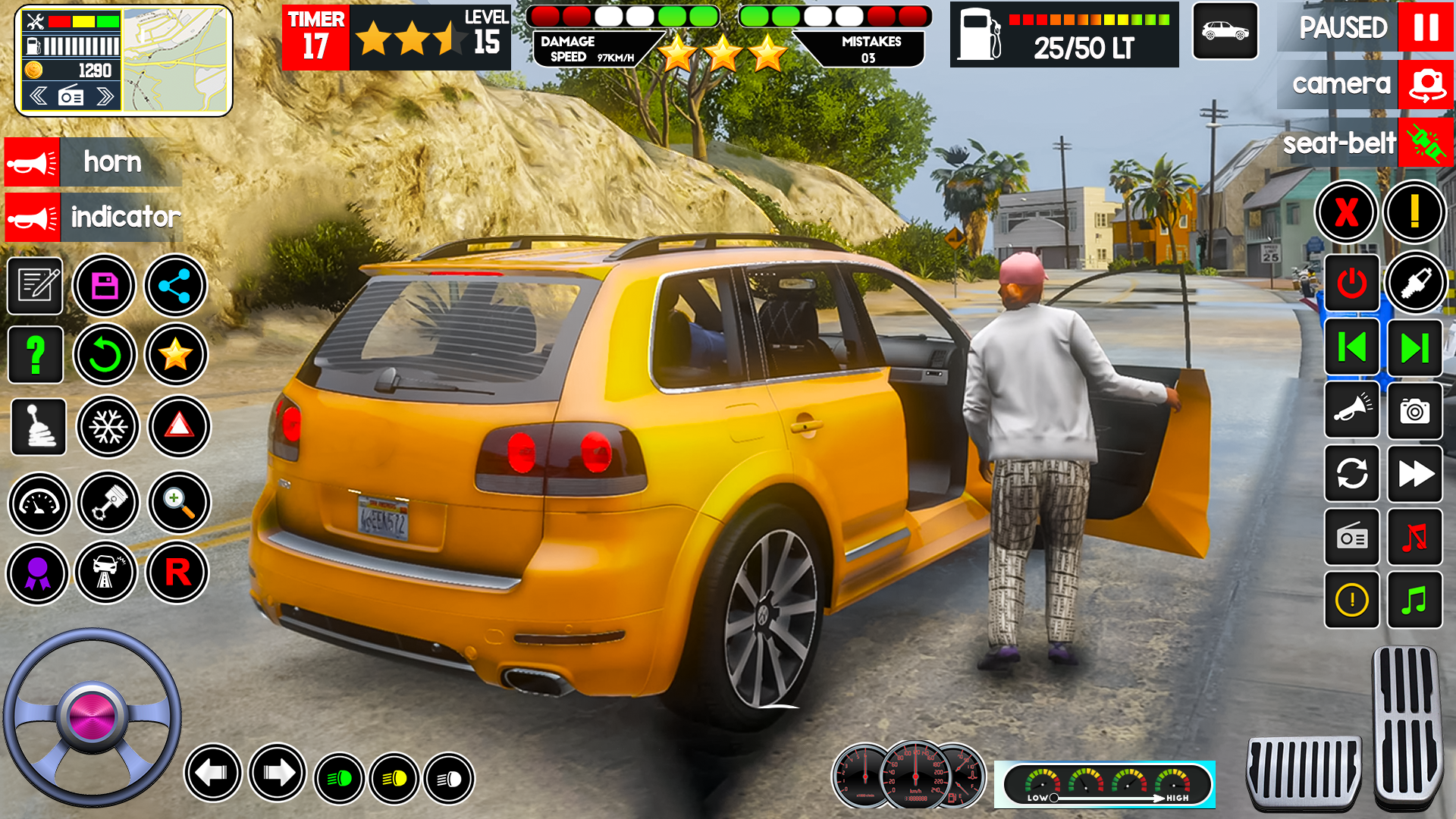Honk using the horn button
Image resolution: width=1456 pixels, height=819 pixels.
[32, 162]
